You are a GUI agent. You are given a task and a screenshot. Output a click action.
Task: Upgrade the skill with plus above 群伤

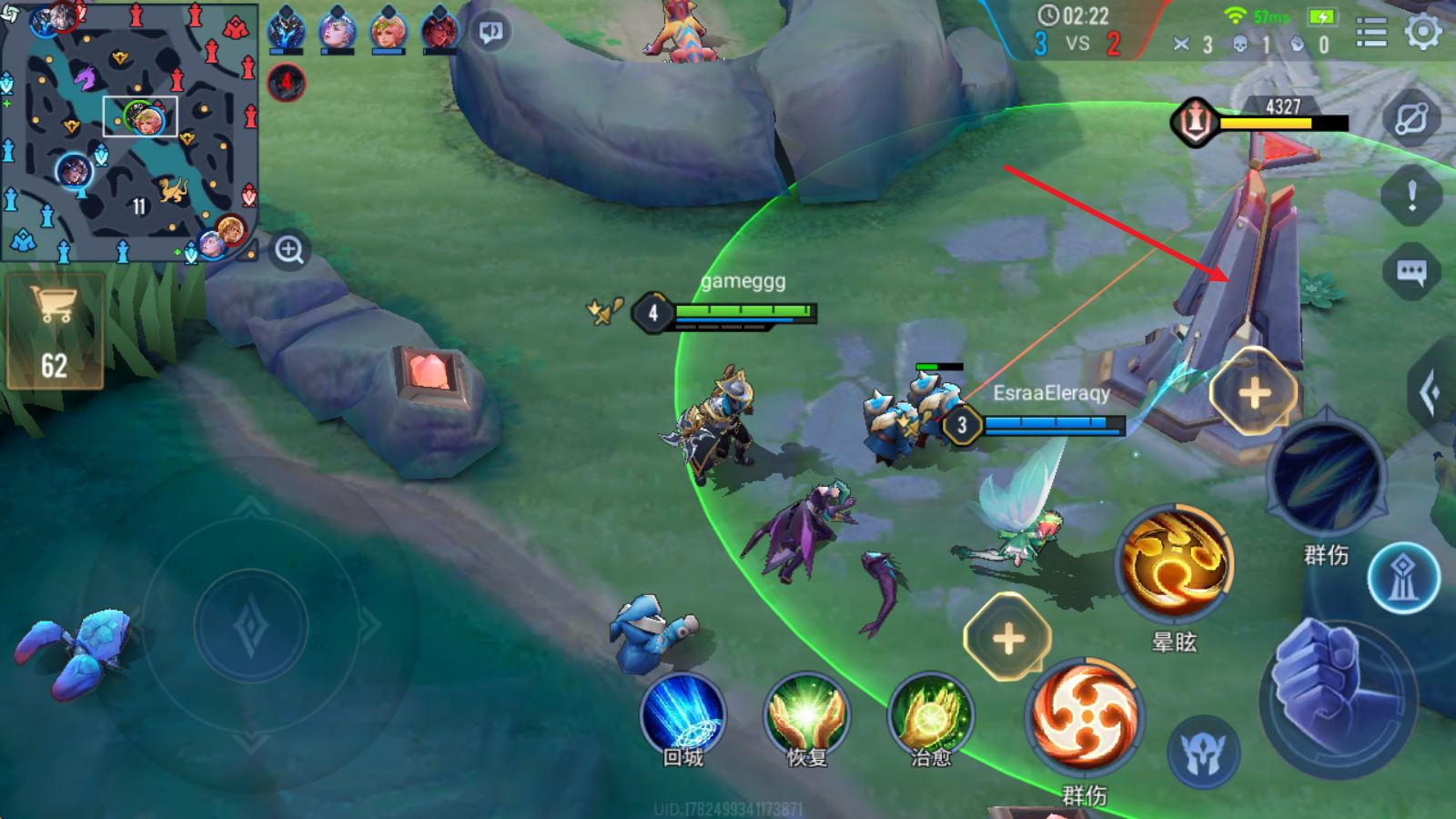pos(1008,638)
